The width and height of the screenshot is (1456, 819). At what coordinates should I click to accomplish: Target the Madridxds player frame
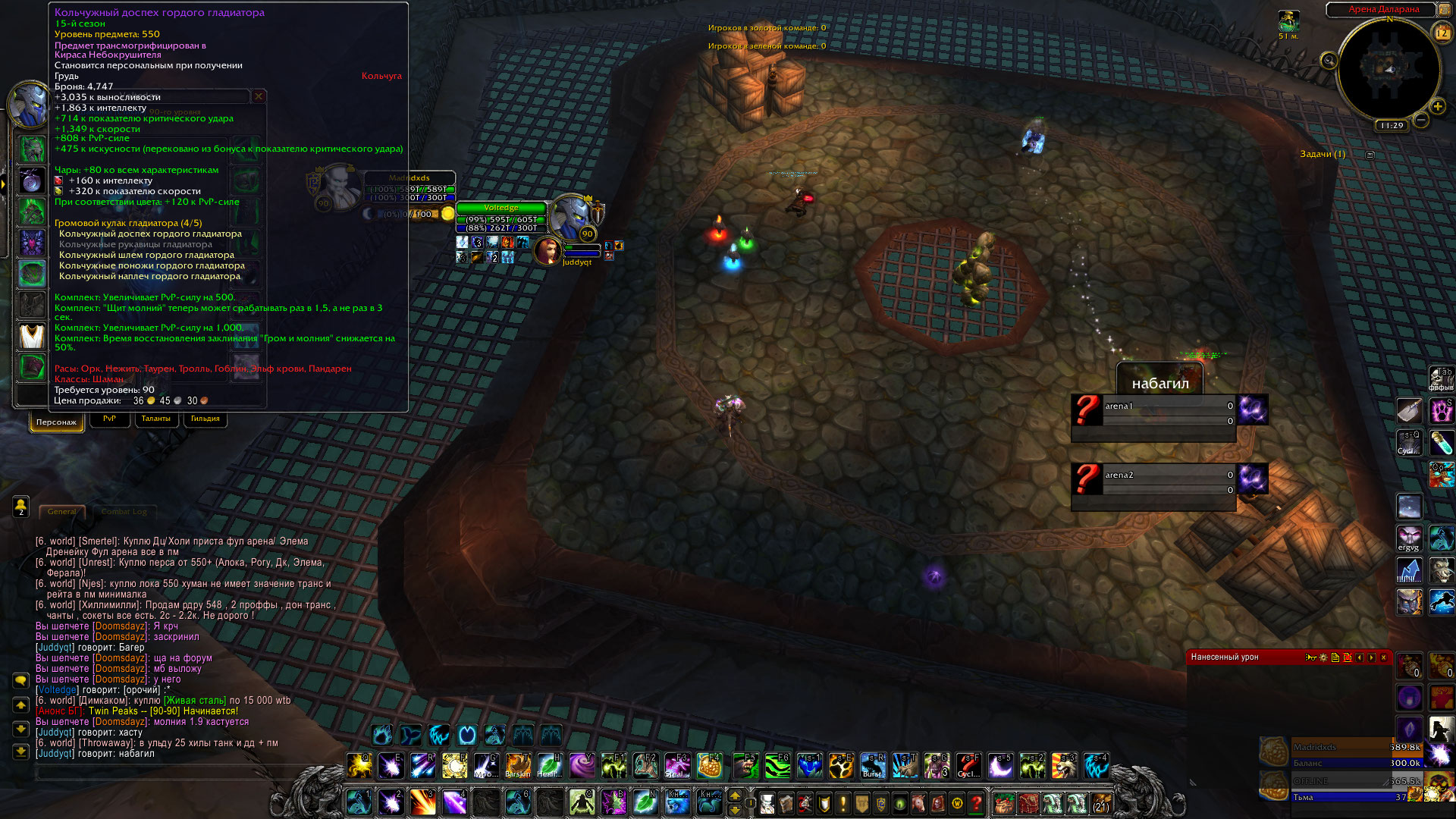[x=409, y=188]
